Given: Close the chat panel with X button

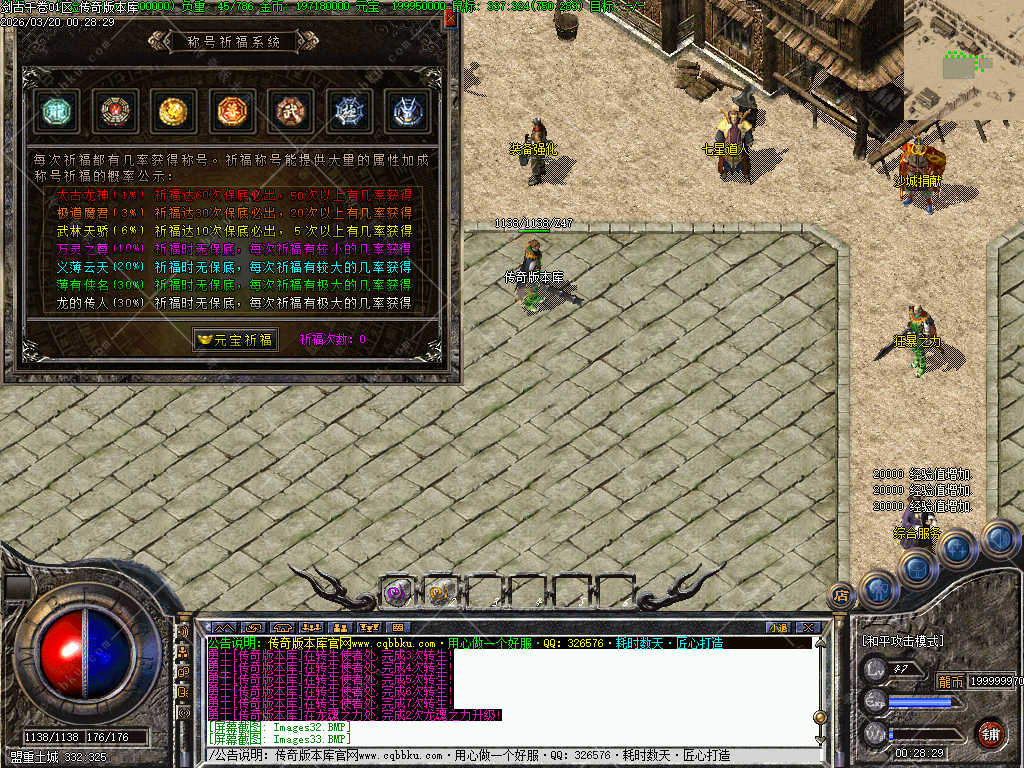Looking at the screenshot, I should tap(808, 627).
